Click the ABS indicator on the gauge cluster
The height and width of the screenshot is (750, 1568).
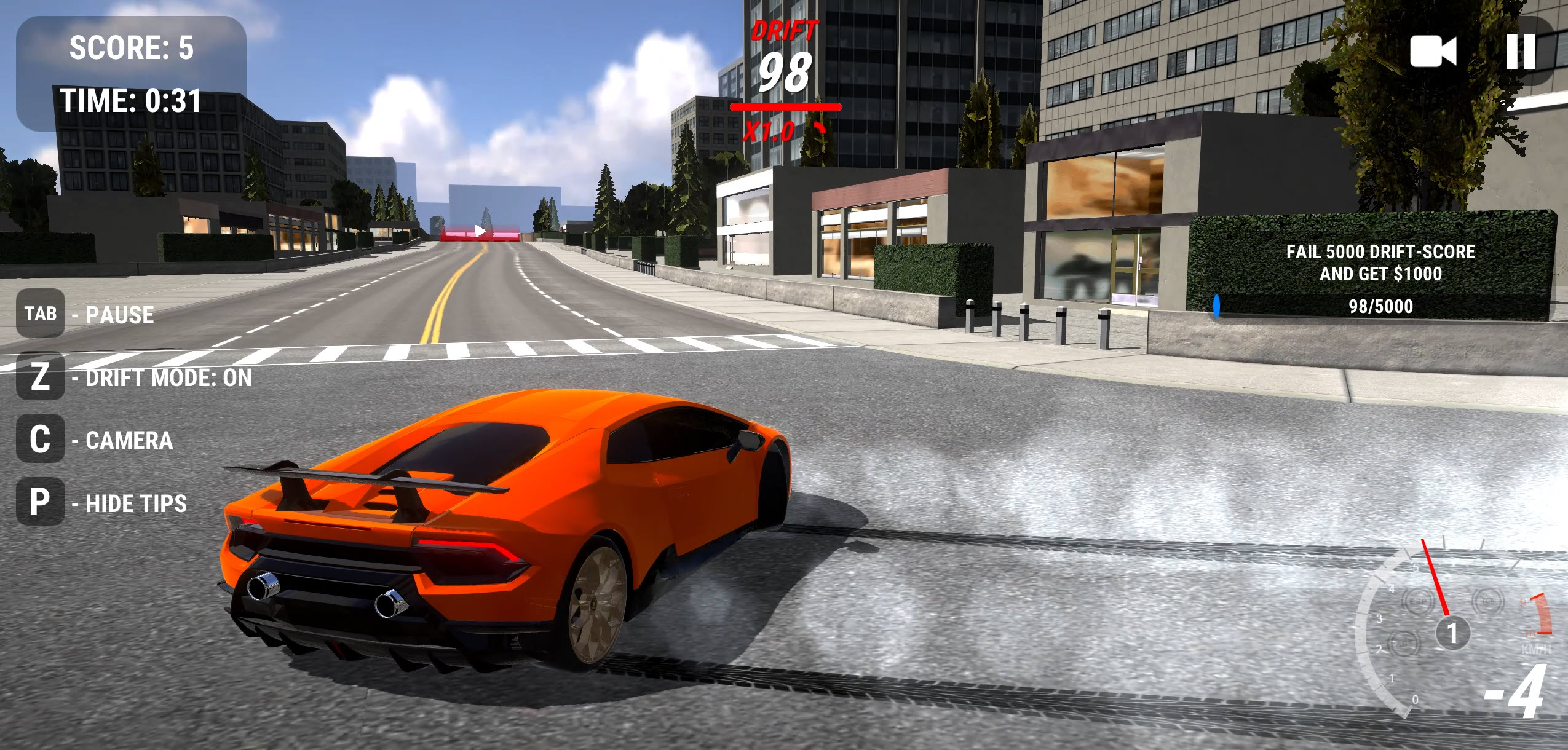click(x=1405, y=644)
